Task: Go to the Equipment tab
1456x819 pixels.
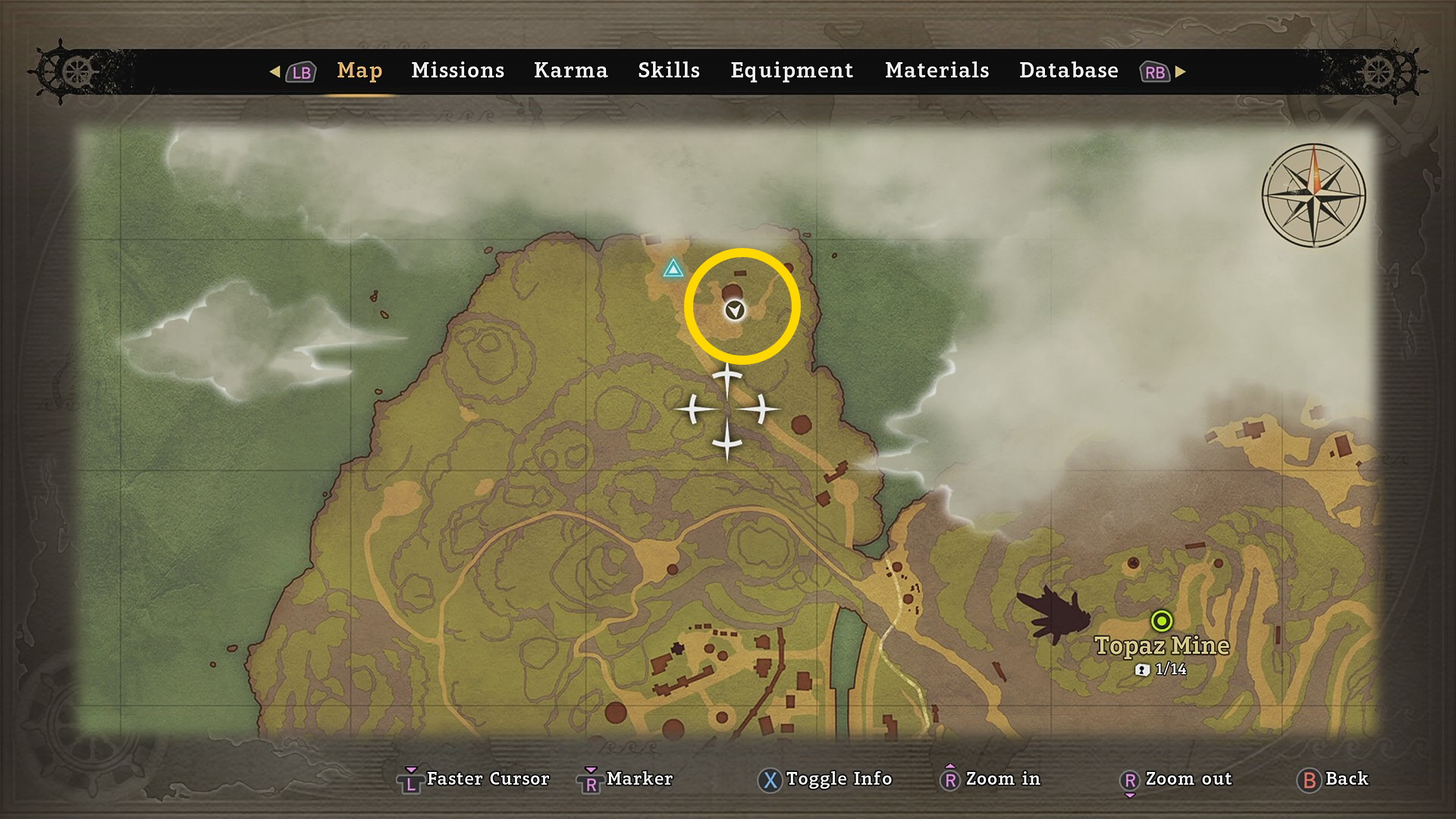Action: tap(792, 71)
